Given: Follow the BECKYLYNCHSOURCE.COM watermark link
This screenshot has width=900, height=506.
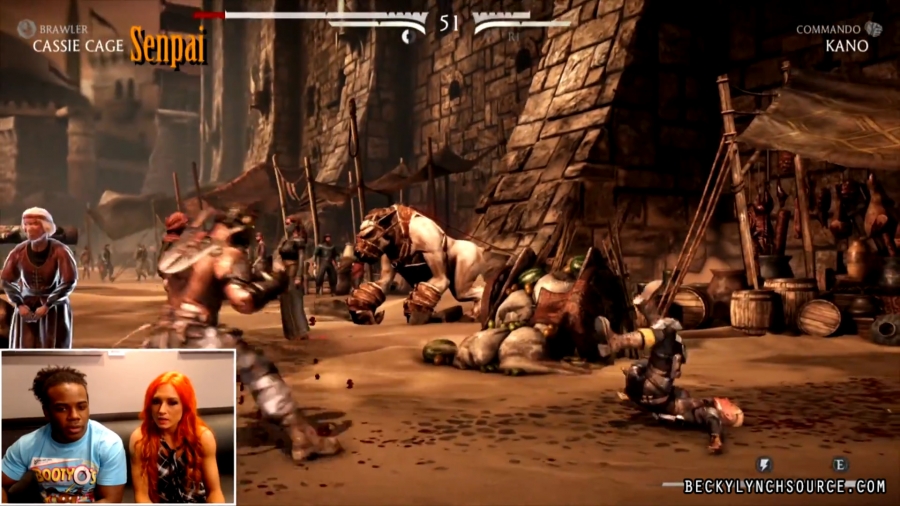Looking at the screenshot, I should click(784, 487).
